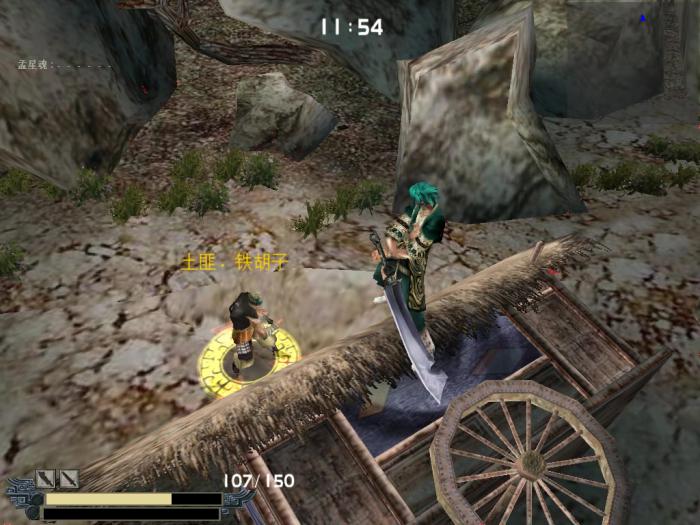Select the broad blade weapon icon

pyautogui.click(x=45, y=479)
